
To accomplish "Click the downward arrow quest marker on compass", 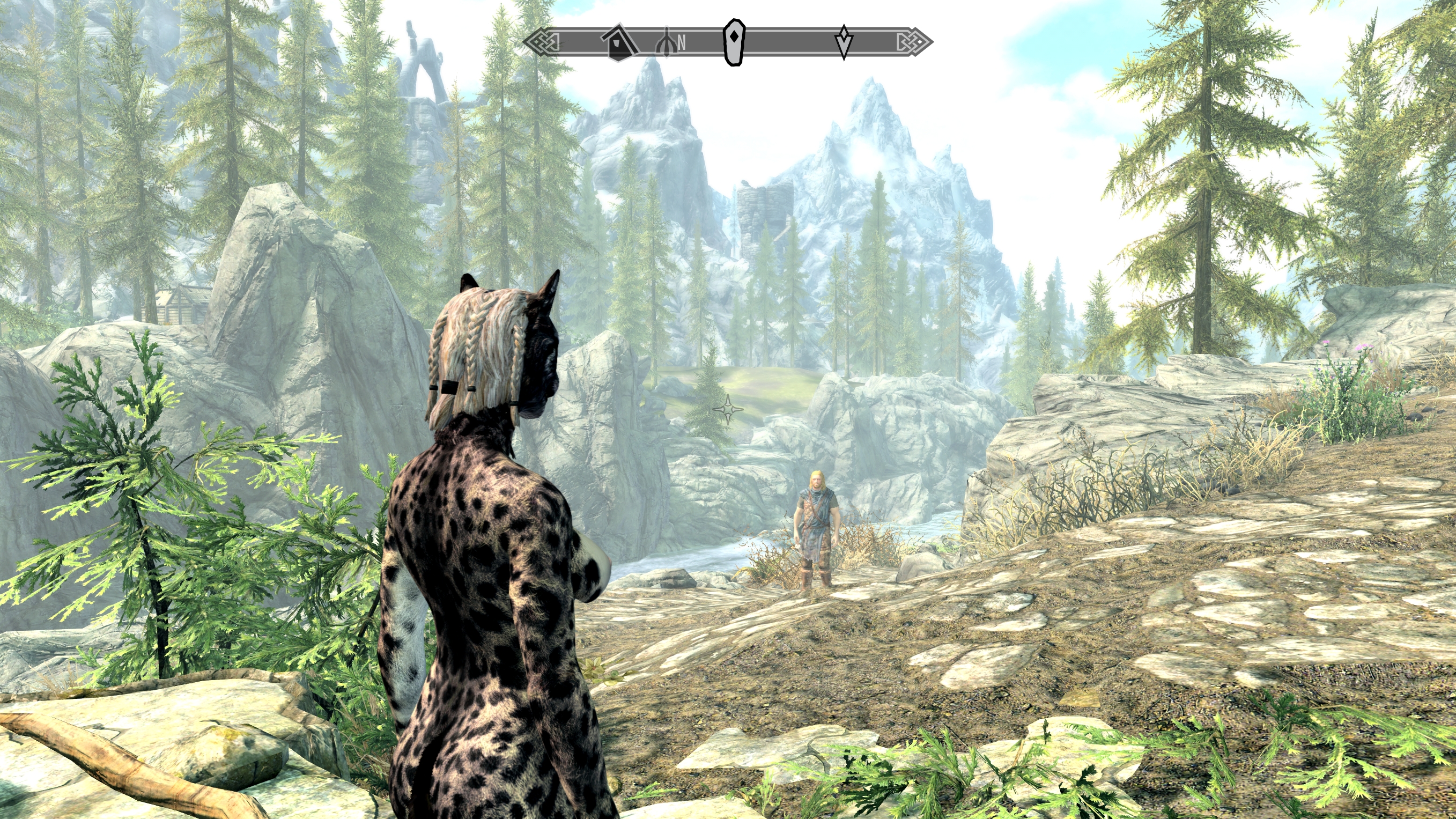I will pyautogui.click(x=844, y=41).
